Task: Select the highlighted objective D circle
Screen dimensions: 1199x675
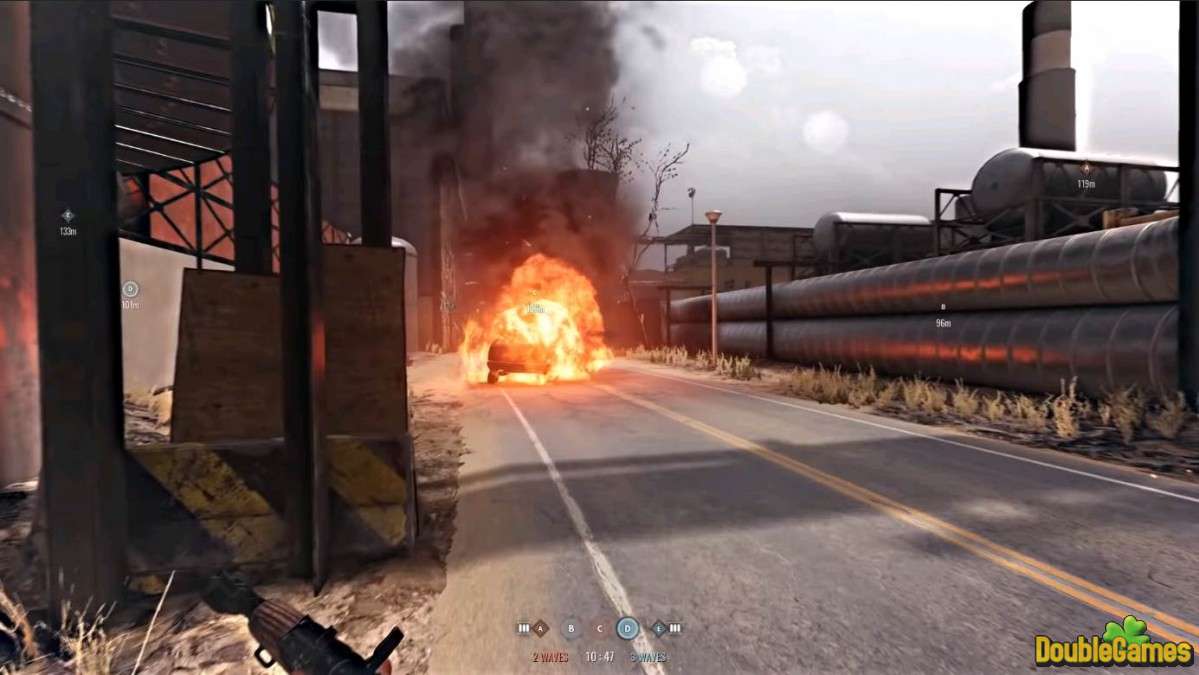Action: 627,628
